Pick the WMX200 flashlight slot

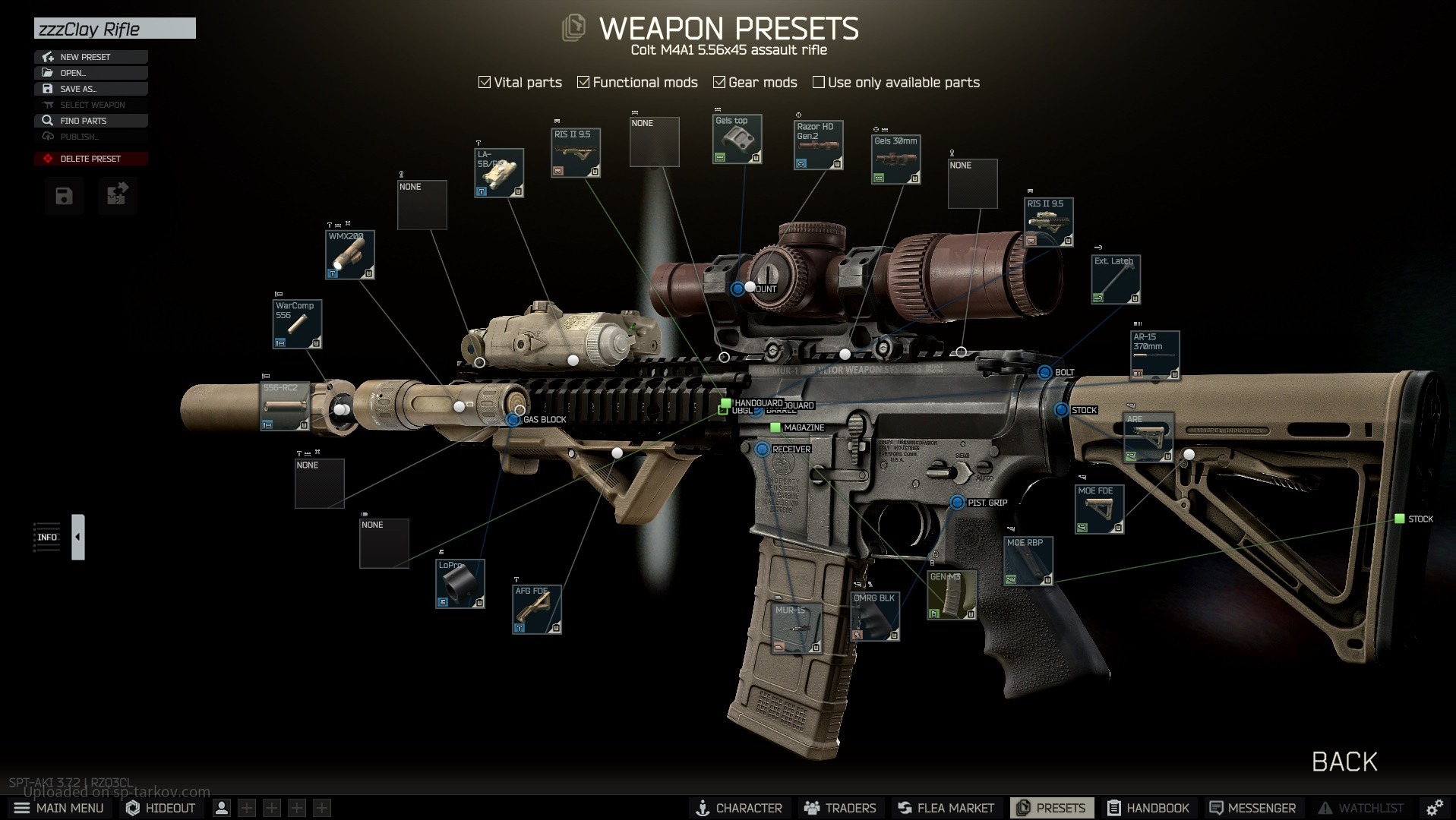pos(349,255)
